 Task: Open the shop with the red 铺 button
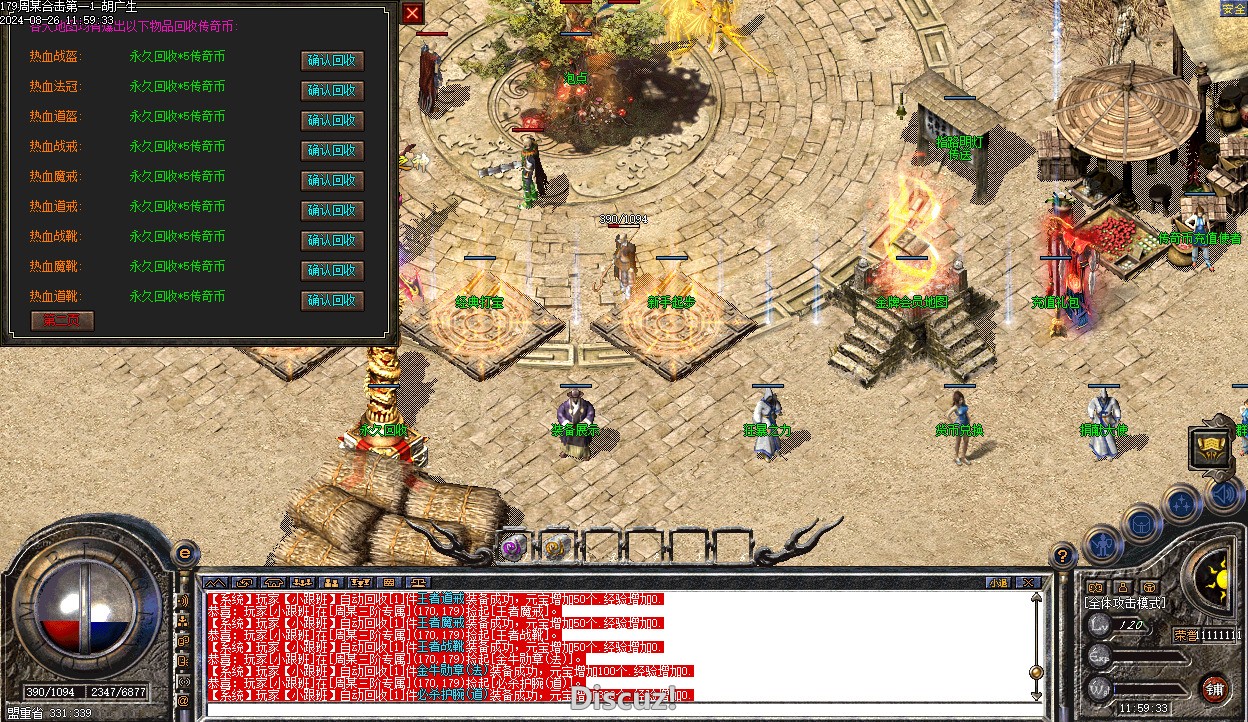coord(1214,689)
